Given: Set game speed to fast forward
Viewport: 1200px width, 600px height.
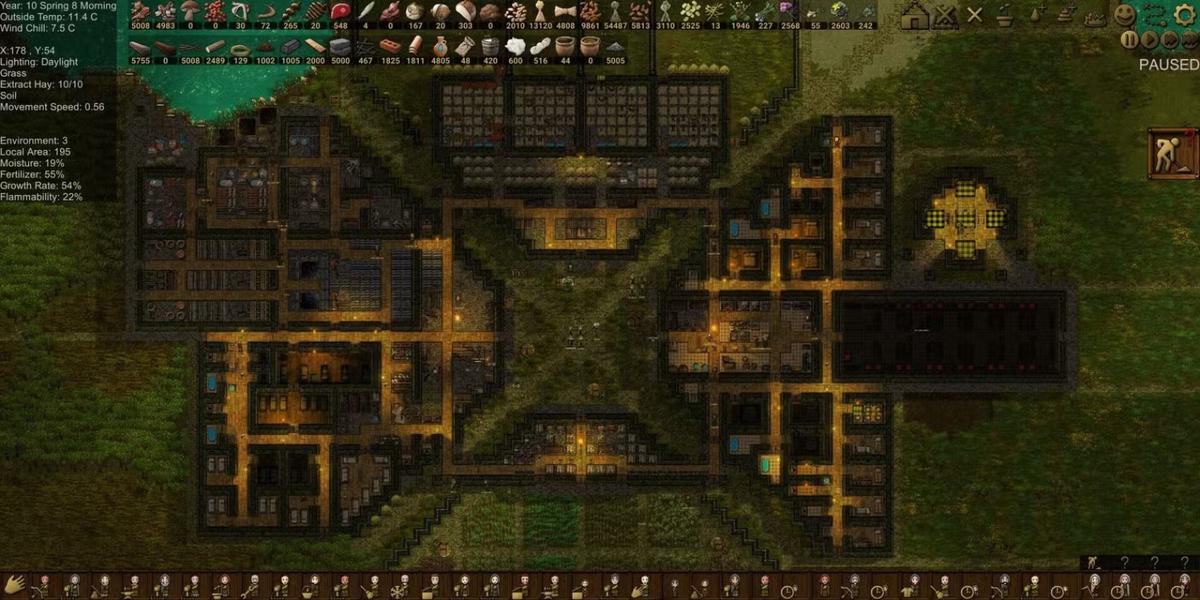Looking at the screenshot, I should click(1168, 40).
